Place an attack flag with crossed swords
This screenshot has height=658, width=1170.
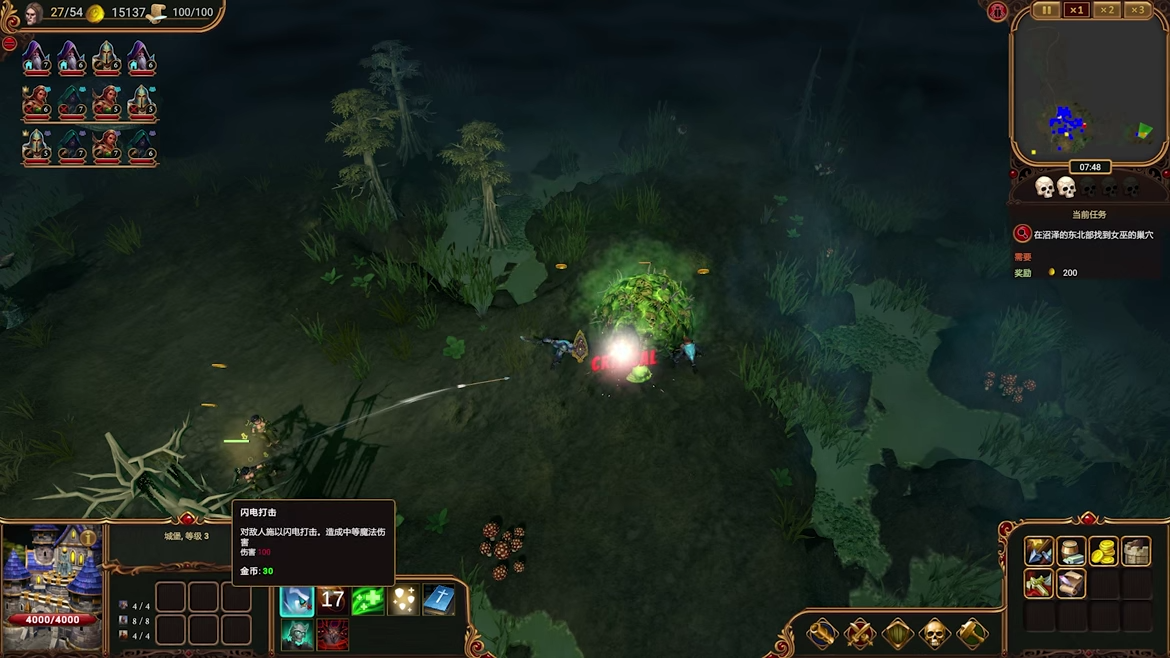point(859,633)
